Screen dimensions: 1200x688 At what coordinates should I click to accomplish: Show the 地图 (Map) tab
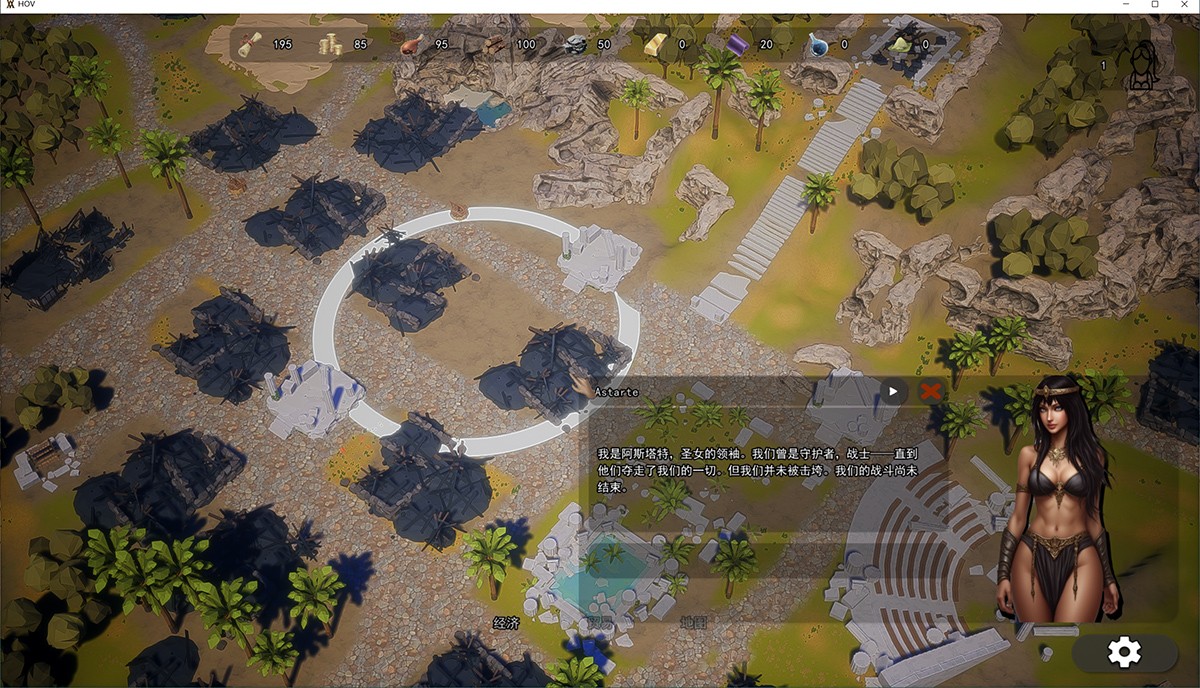pyautogui.click(x=693, y=623)
